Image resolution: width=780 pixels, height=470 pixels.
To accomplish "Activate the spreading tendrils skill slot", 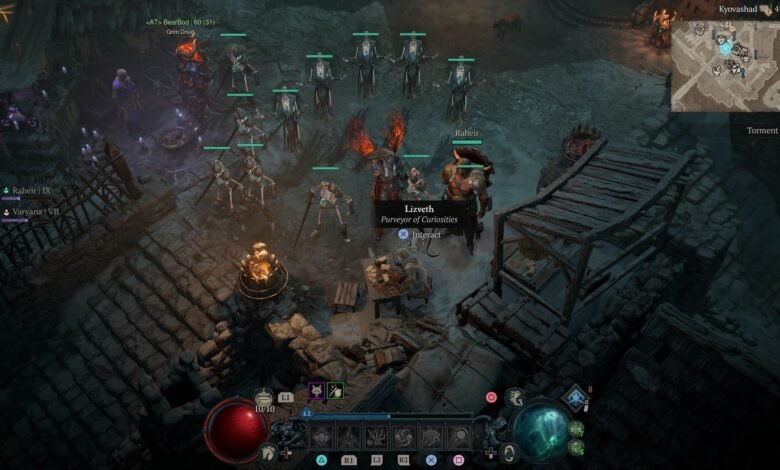I will [377, 437].
